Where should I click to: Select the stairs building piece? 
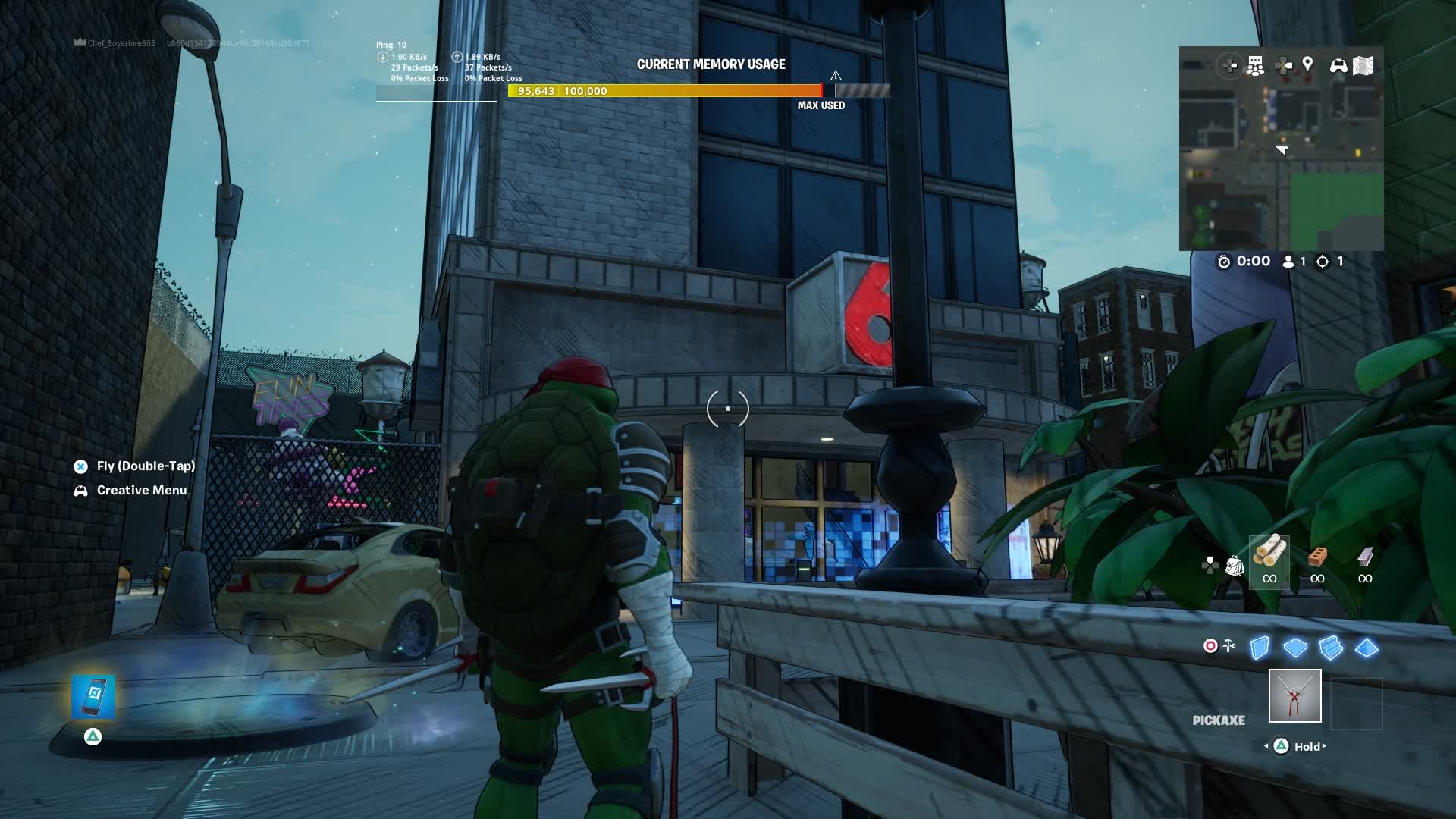click(x=1331, y=648)
